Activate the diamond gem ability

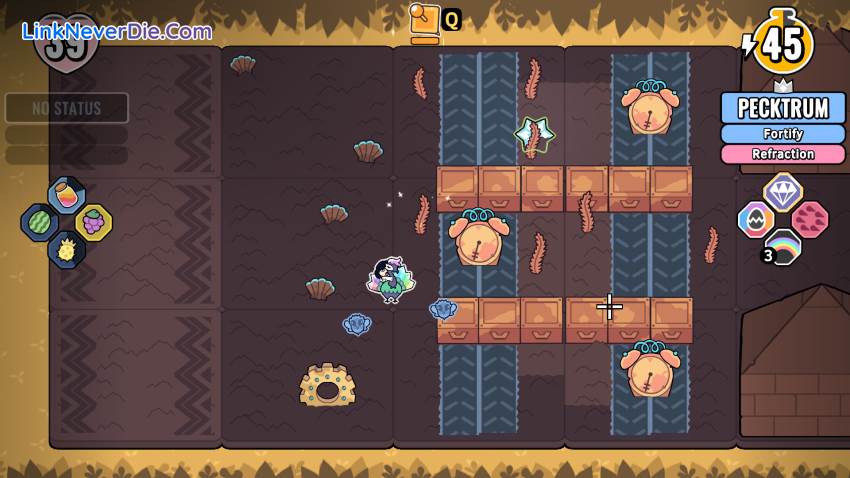click(x=783, y=191)
